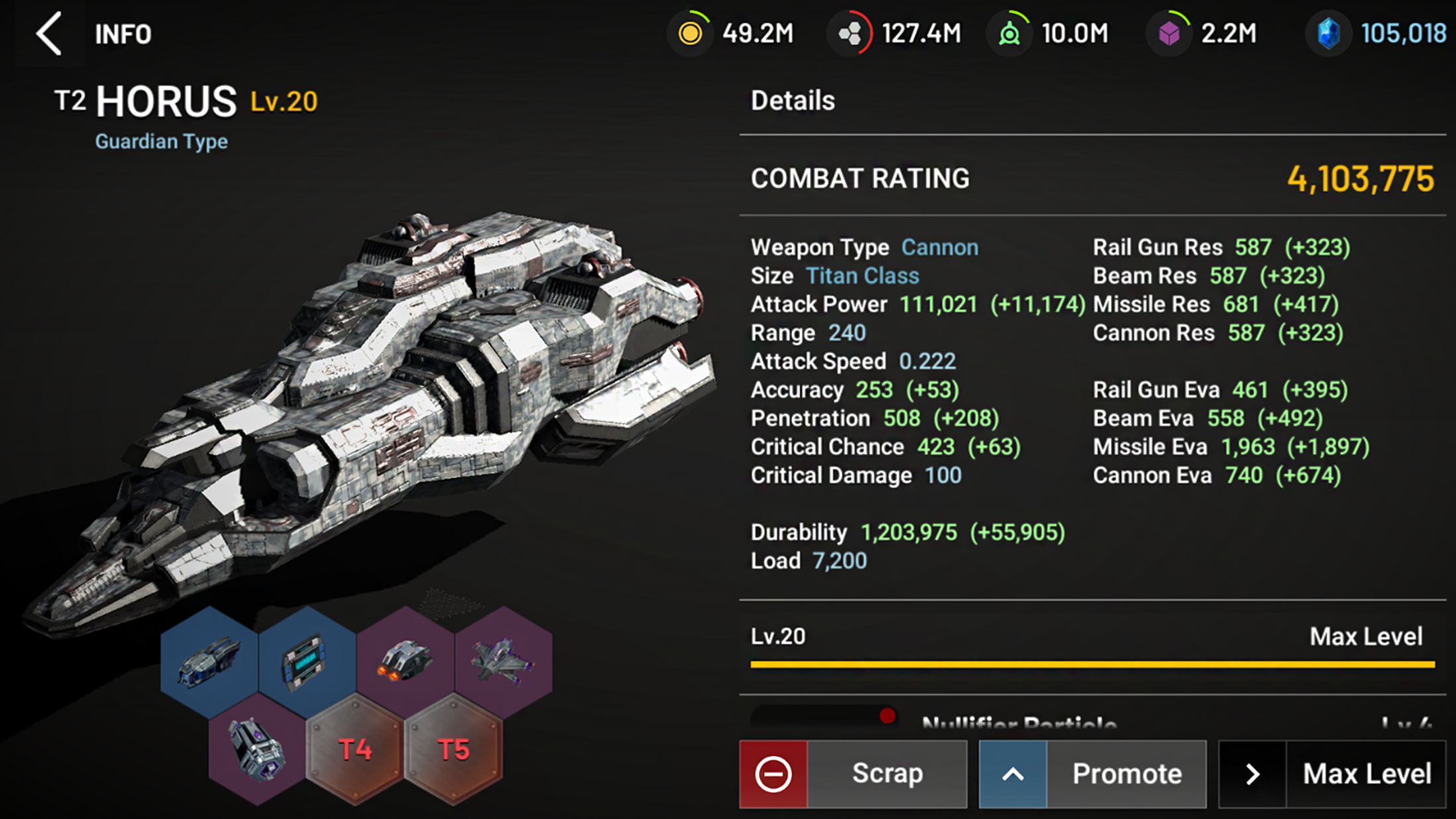Tap the white ore cluster resource icon
Image resolution: width=1456 pixels, height=819 pixels.
pyautogui.click(x=850, y=33)
